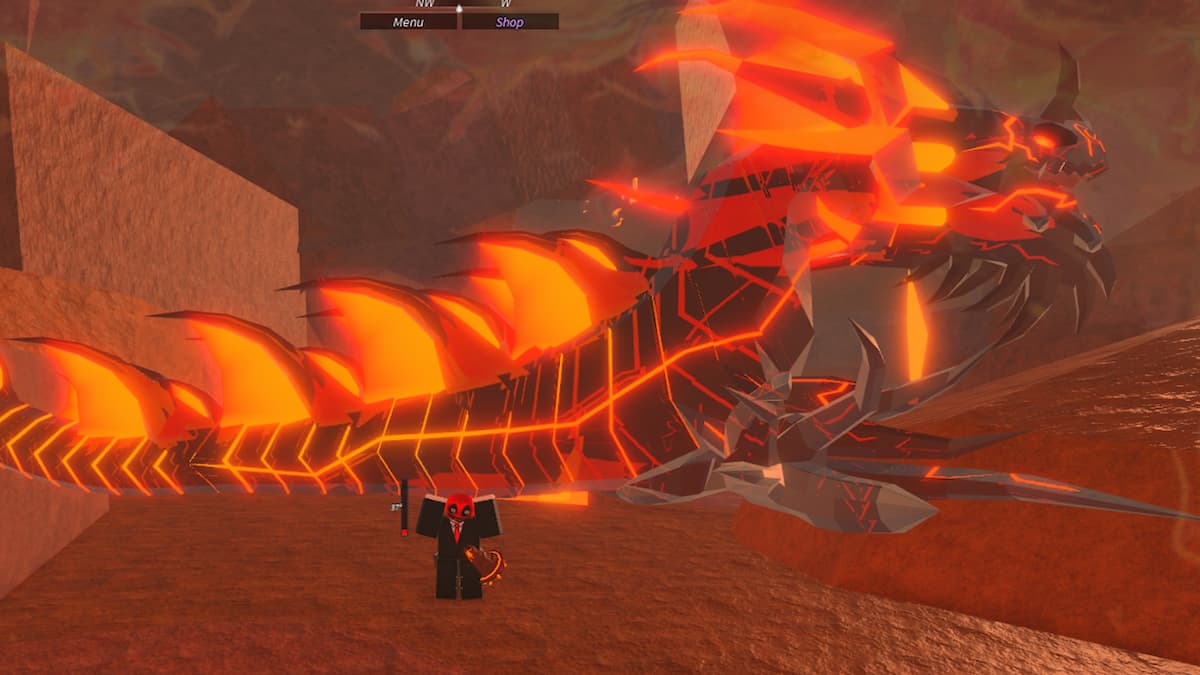This screenshot has height=675, width=1200.
Task: Open the Menu button
Action: (408, 21)
